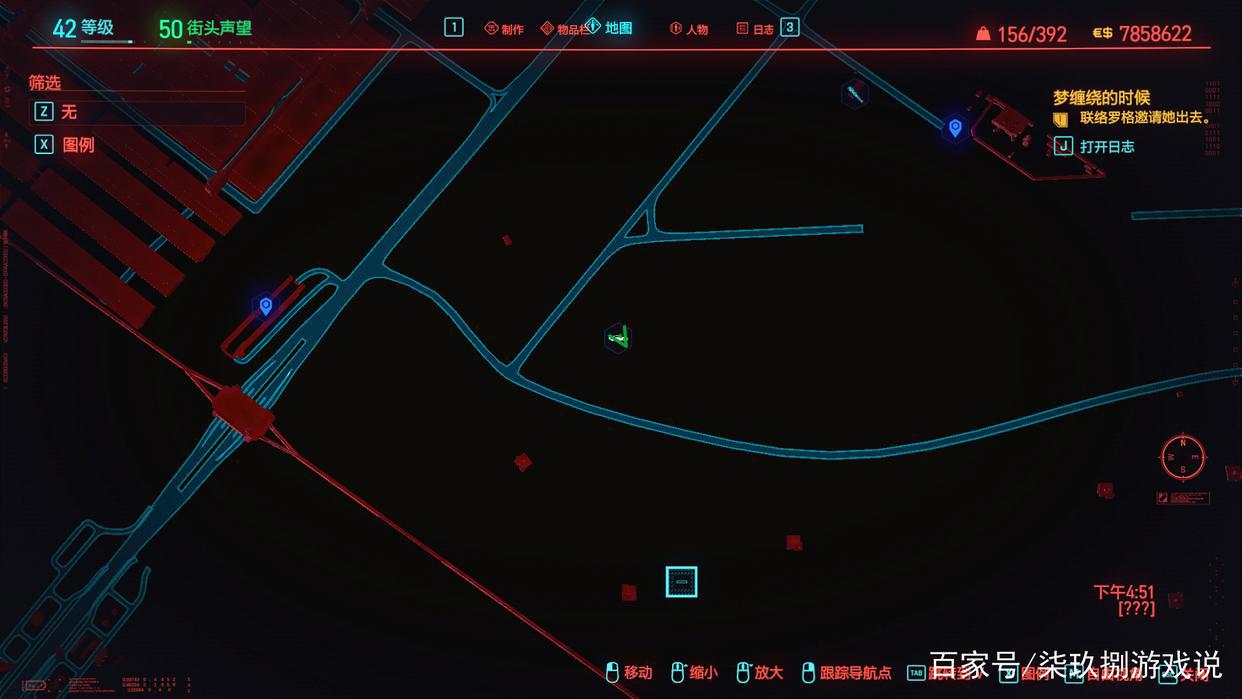
Task: Go to the 日志 journal tab
Action: click(x=755, y=29)
